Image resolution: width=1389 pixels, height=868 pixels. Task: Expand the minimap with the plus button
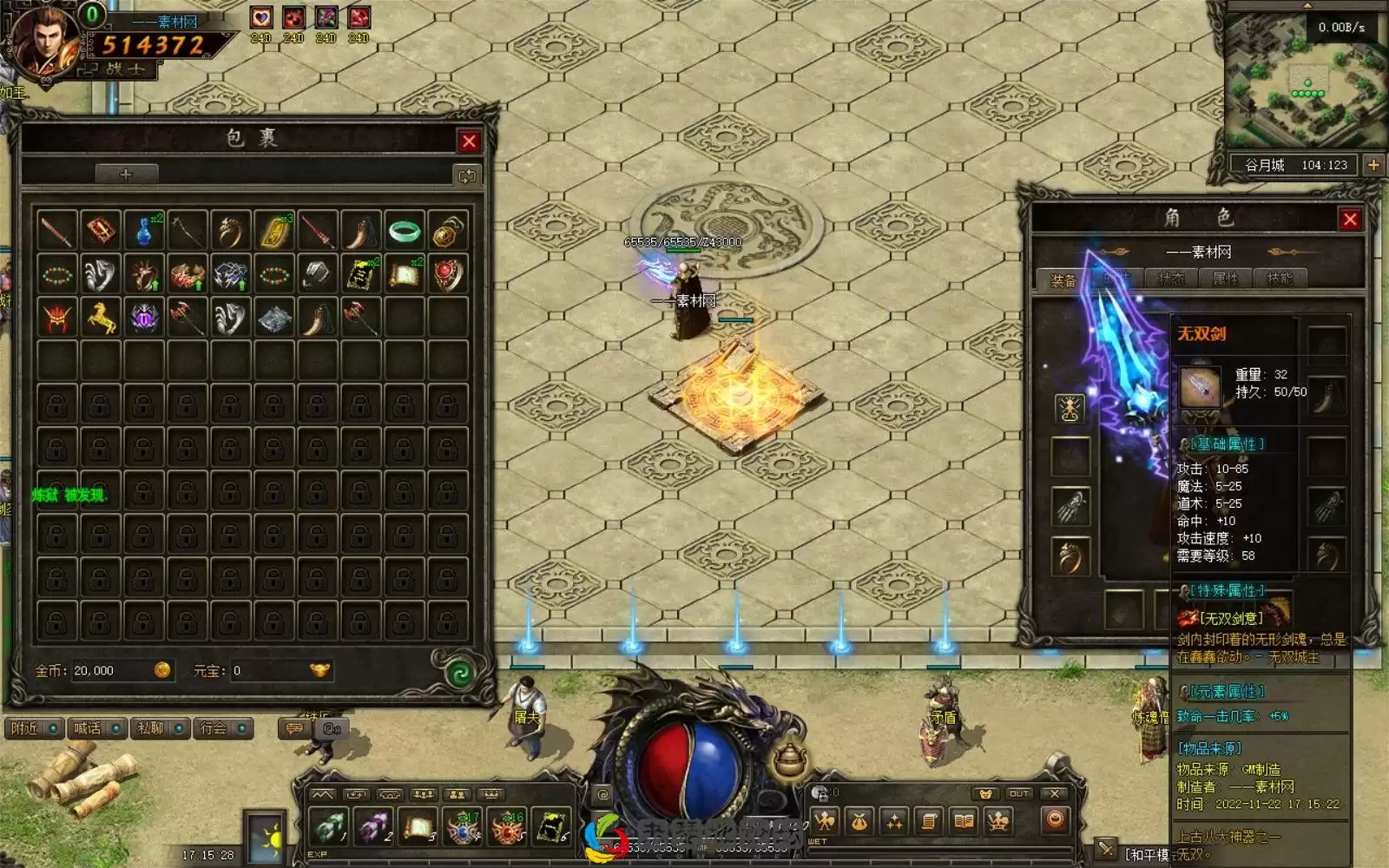coord(1373,165)
